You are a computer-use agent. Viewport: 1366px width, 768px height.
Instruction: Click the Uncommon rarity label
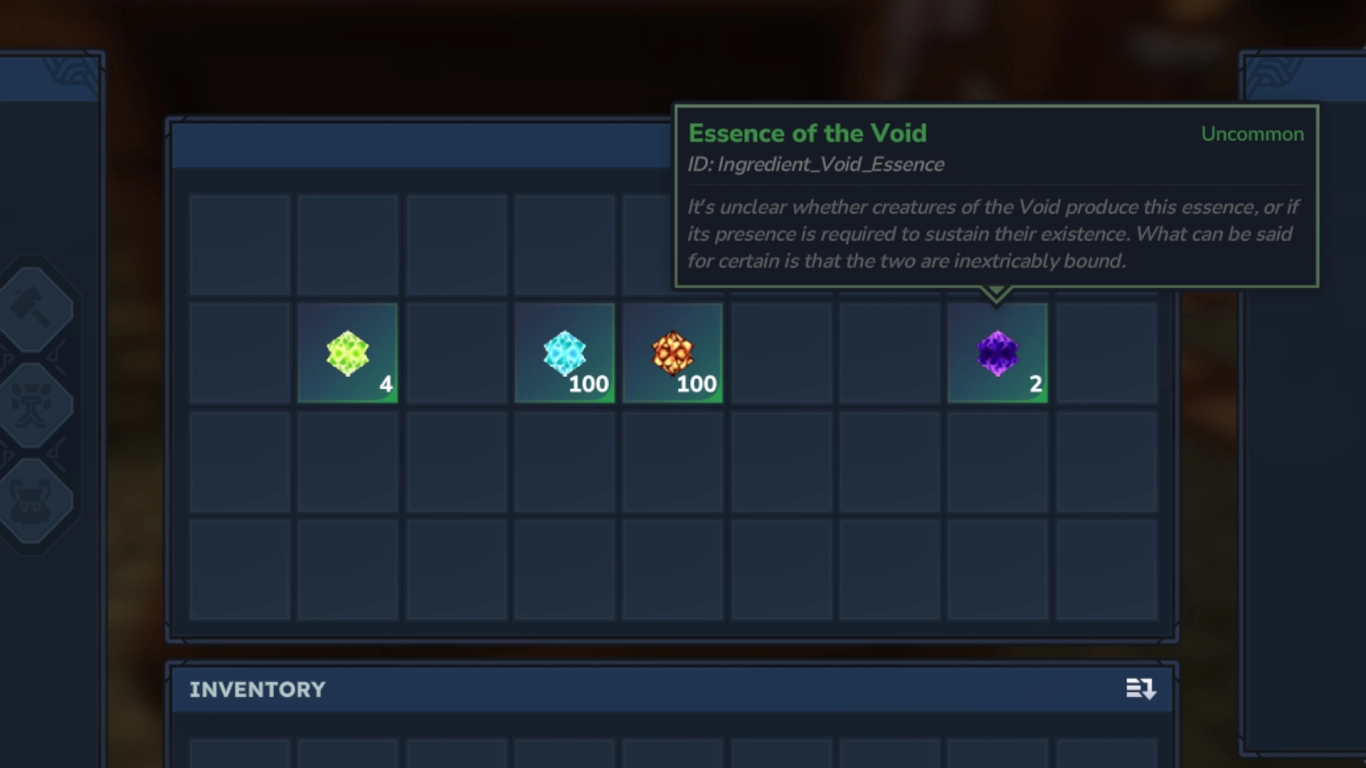(1252, 133)
